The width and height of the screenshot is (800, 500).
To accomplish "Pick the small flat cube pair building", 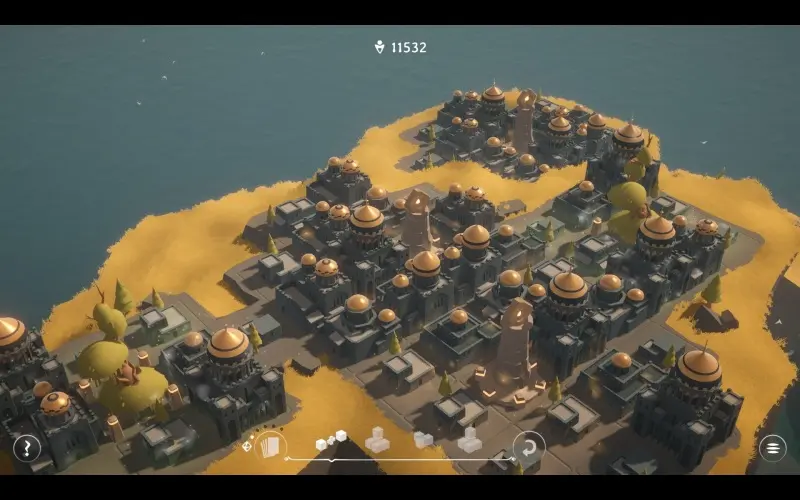I will 423,440.
